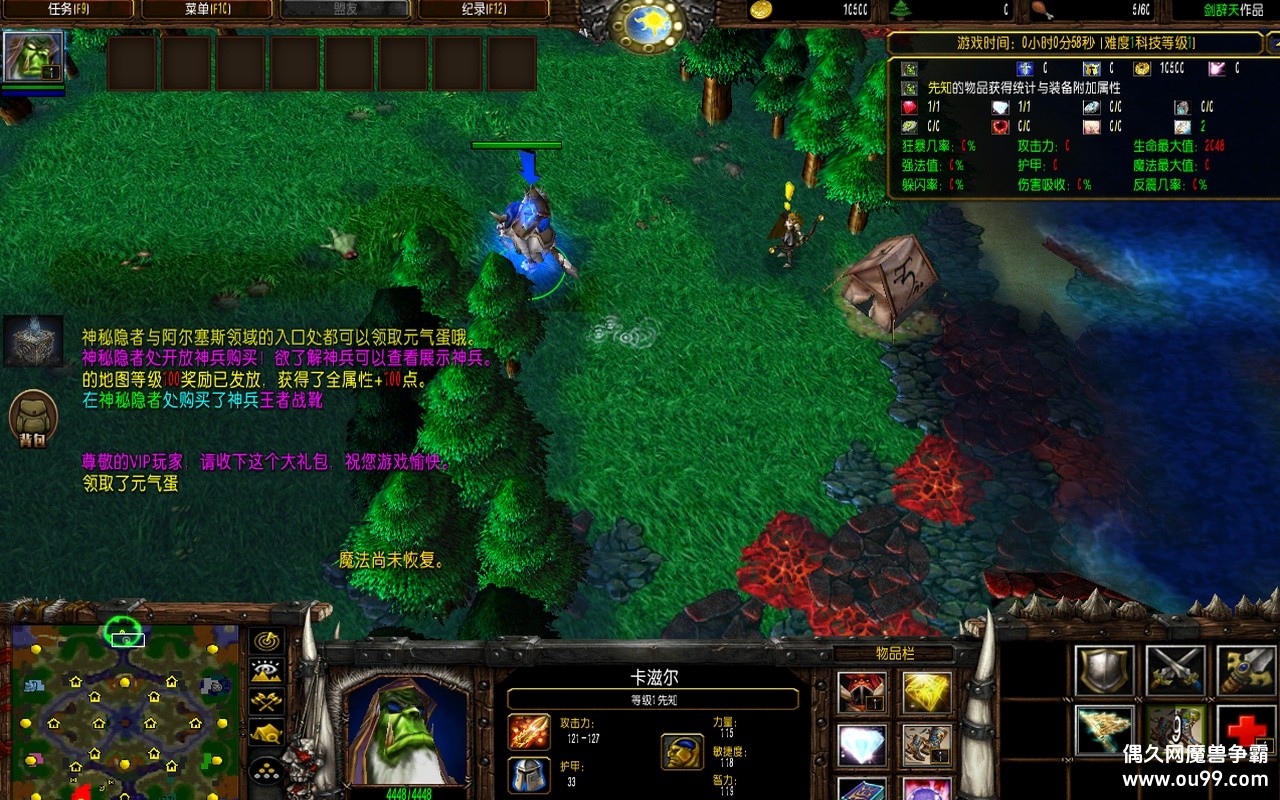This screenshot has width=1280, height=800.
Task: Click the 护甲 armor helmet icon
Action: coord(528,775)
